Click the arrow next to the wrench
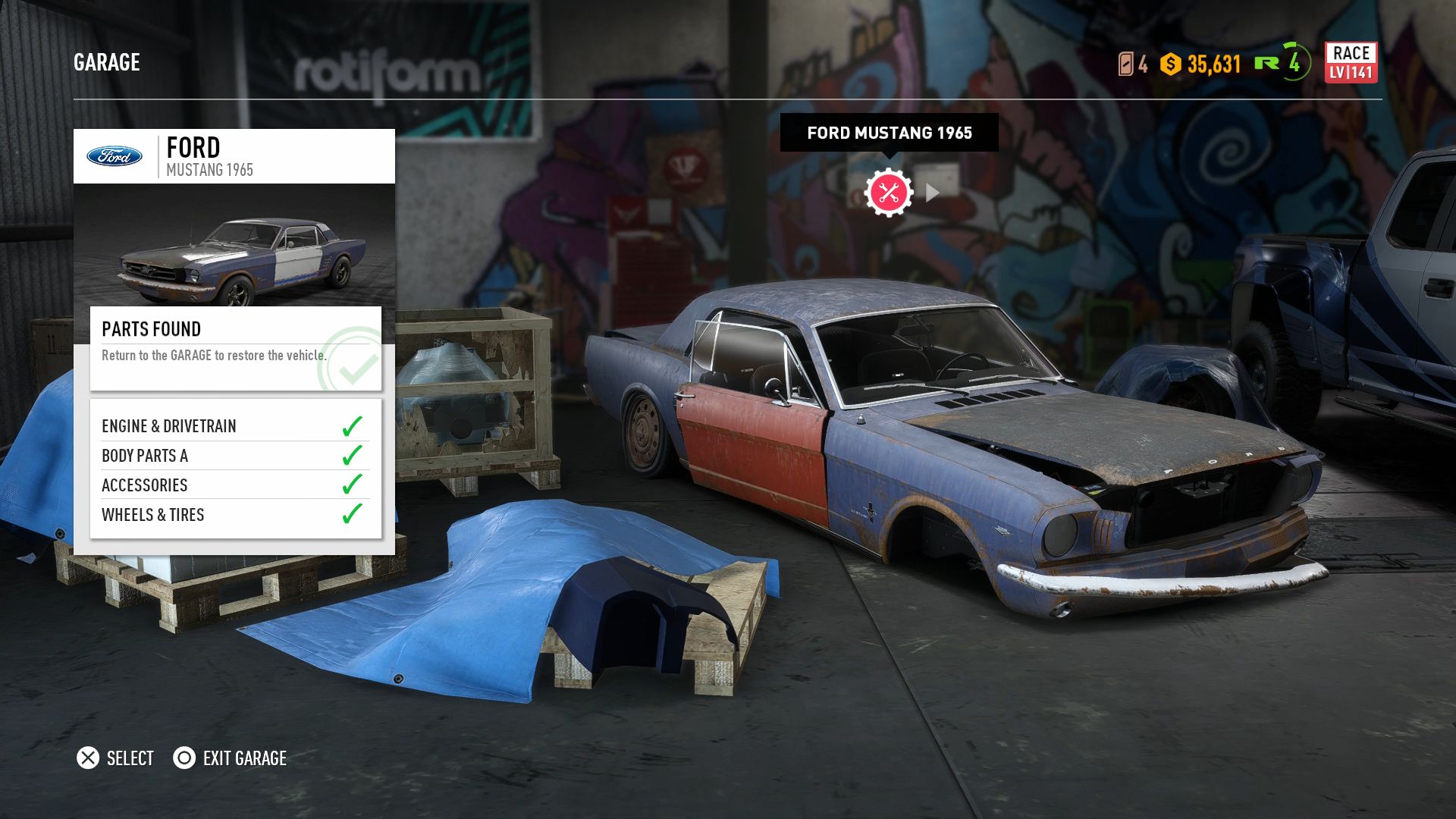Image resolution: width=1456 pixels, height=819 pixels. pyautogui.click(x=933, y=193)
